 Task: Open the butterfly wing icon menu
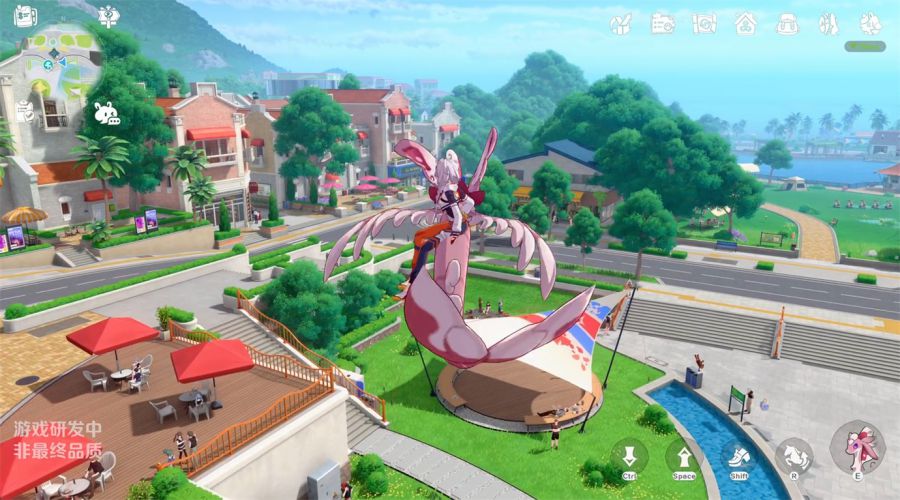click(x=828, y=22)
